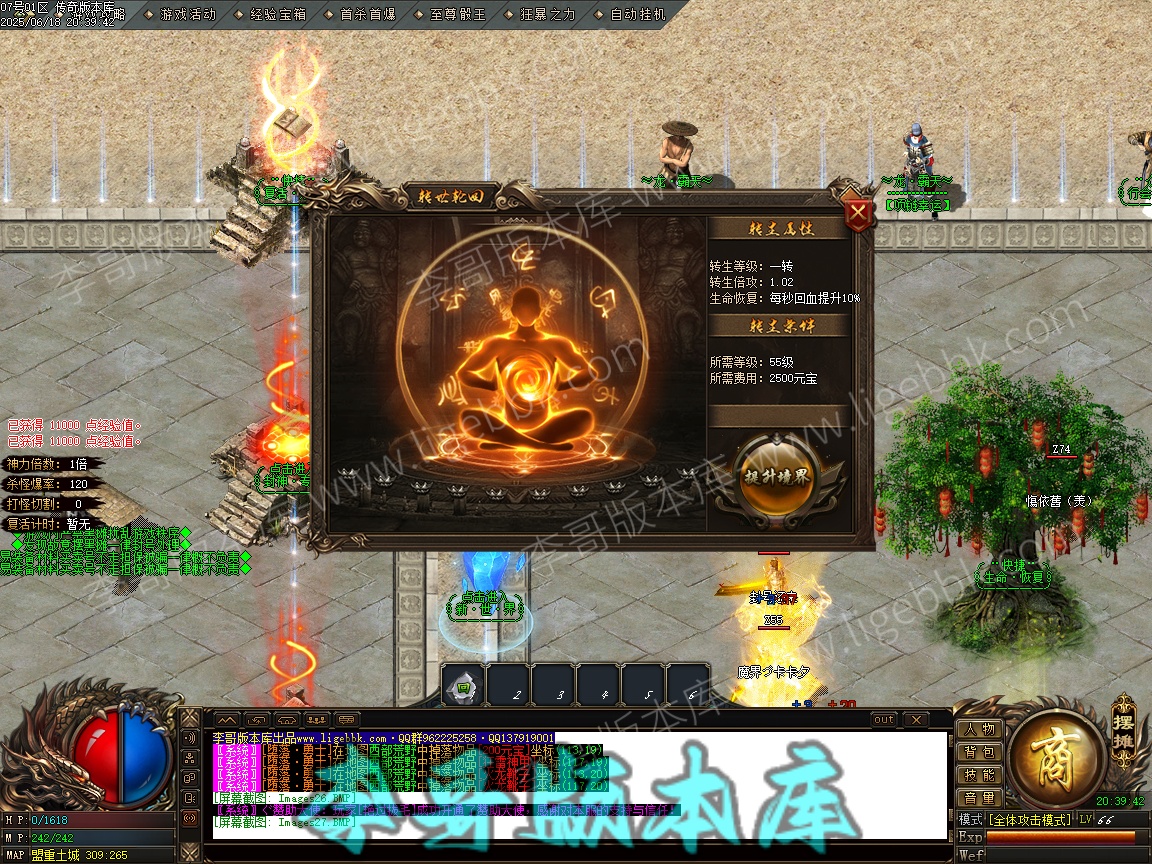Use the return scroll in hotbar slot one
The image size is (1152, 864).
pos(463,686)
